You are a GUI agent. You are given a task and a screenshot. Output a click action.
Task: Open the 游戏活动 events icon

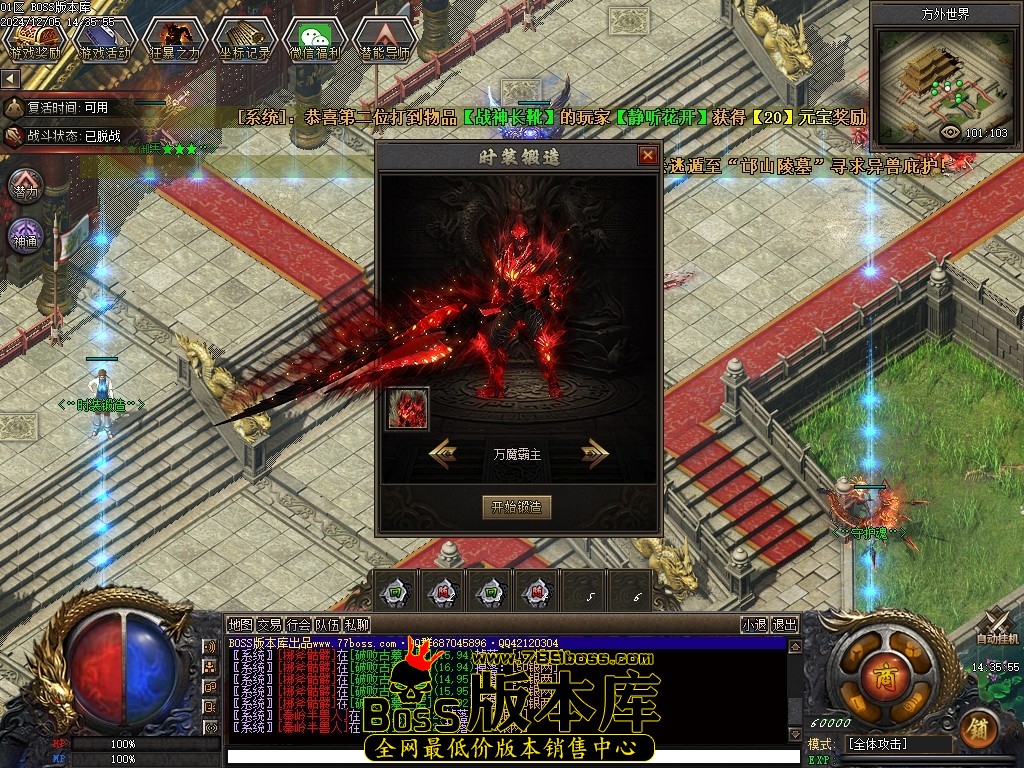pyautogui.click(x=105, y=38)
